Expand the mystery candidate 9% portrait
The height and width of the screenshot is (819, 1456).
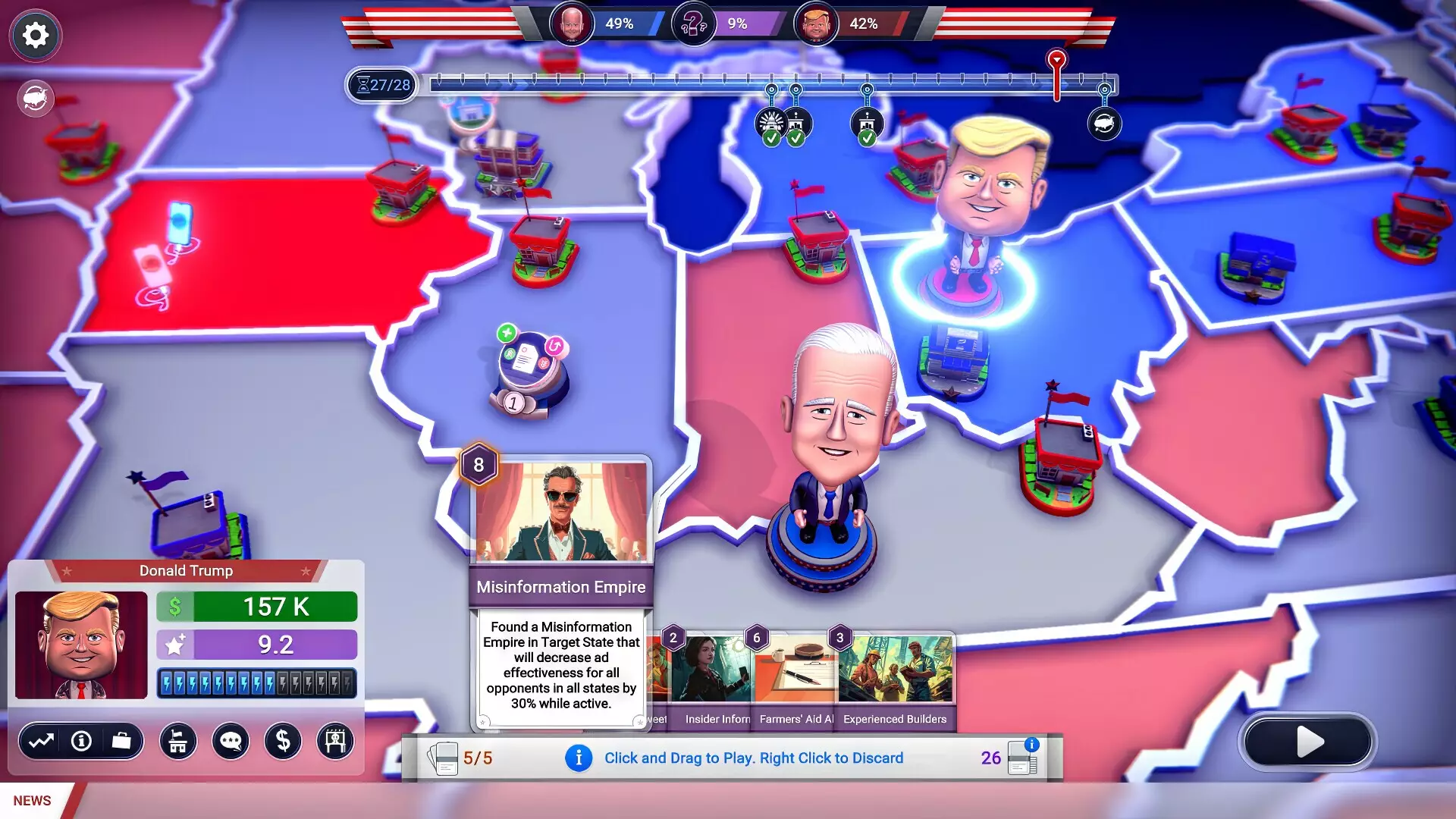click(x=692, y=24)
